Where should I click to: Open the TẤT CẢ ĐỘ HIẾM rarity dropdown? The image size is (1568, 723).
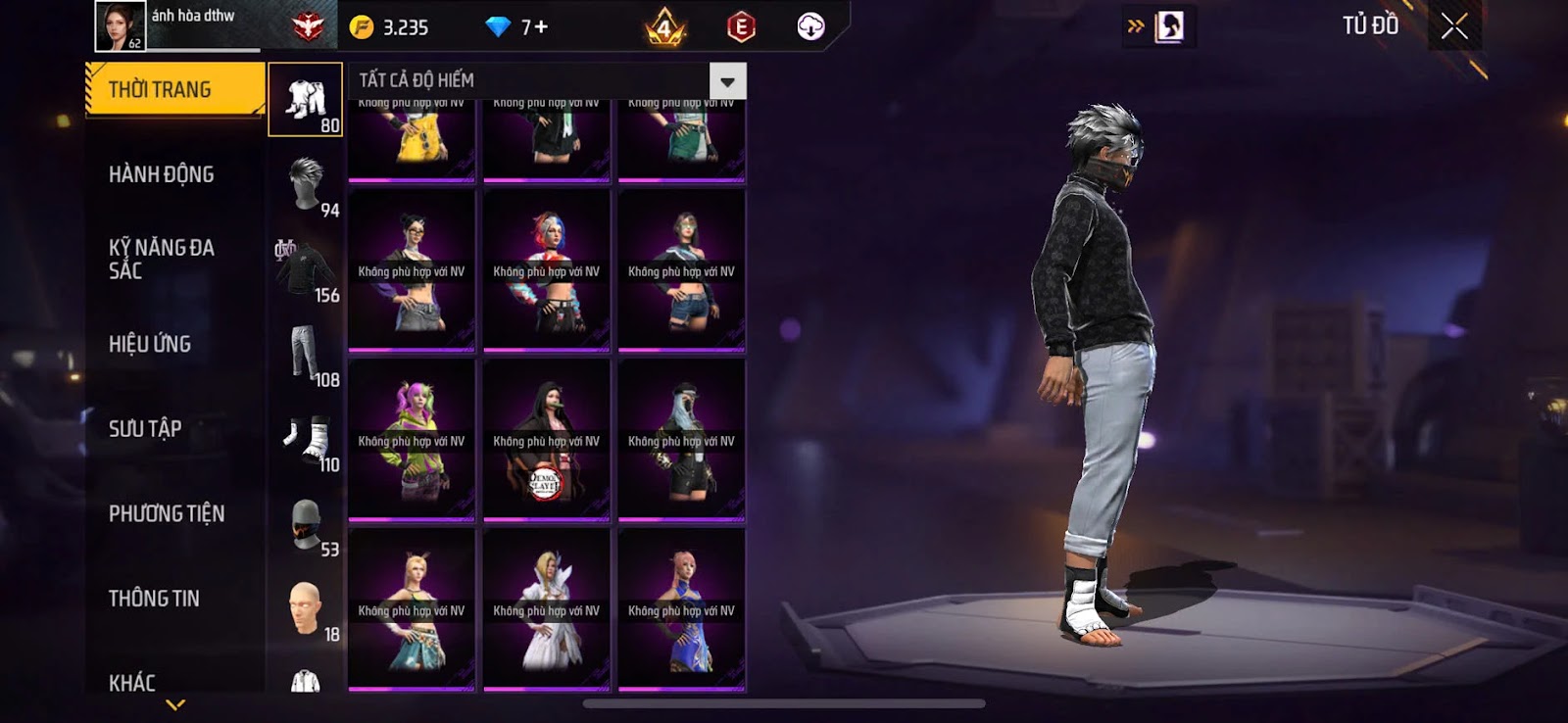pyautogui.click(x=727, y=81)
